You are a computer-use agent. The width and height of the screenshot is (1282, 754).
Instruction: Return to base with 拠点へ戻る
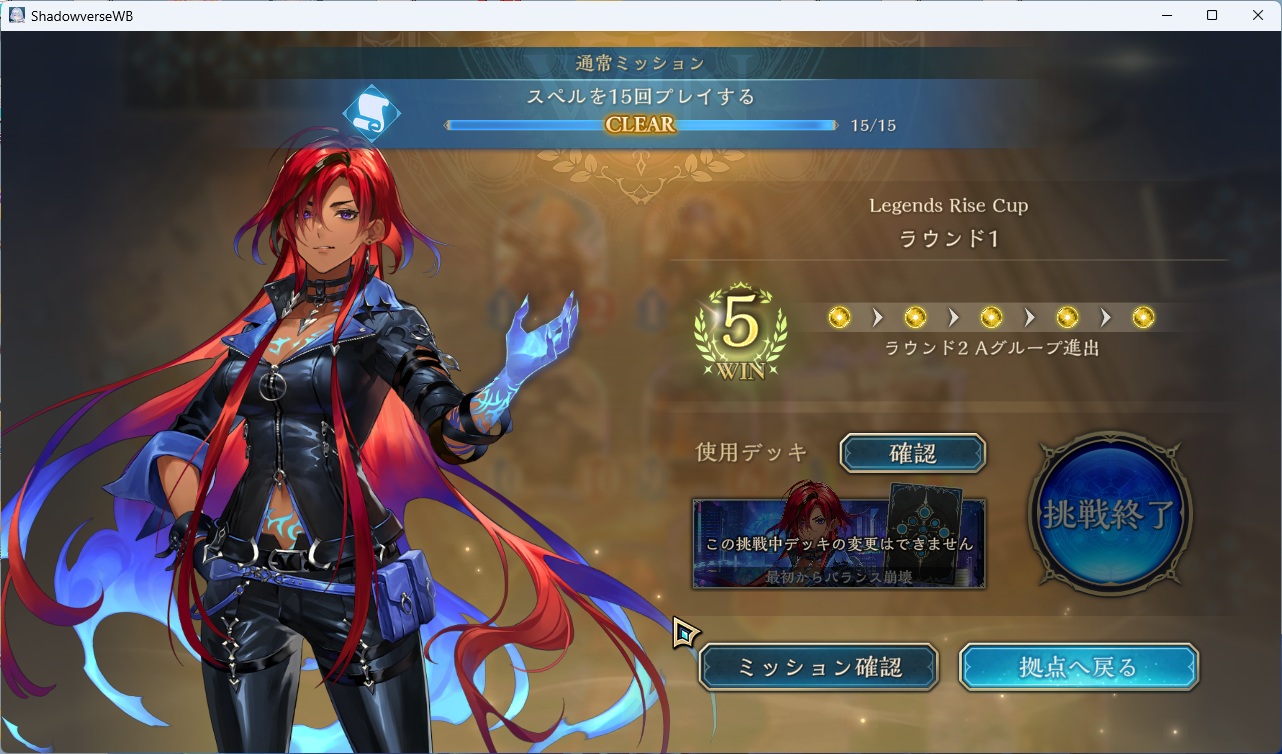[x=1078, y=667]
